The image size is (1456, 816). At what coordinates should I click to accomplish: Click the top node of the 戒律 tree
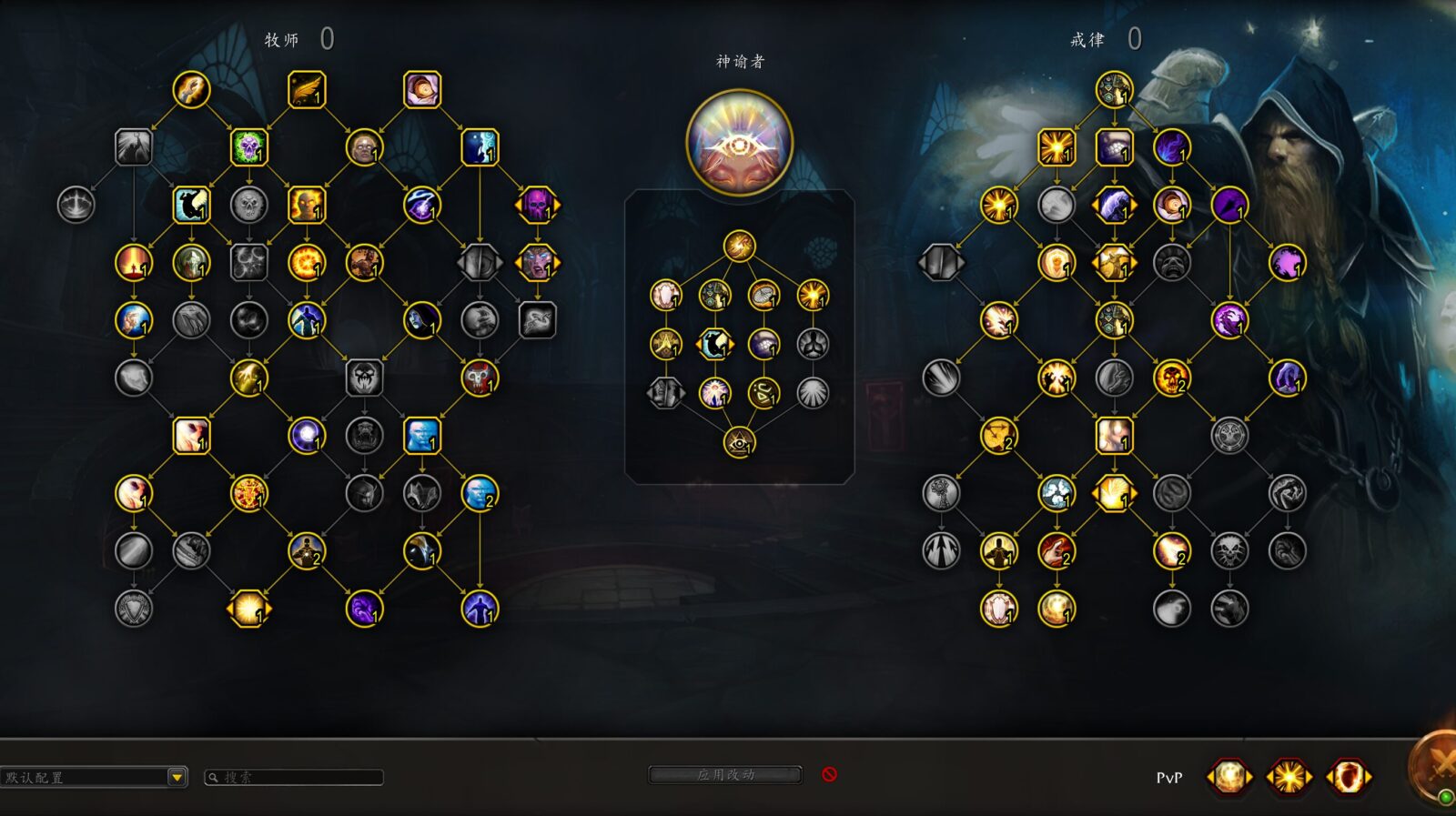point(1114,90)
